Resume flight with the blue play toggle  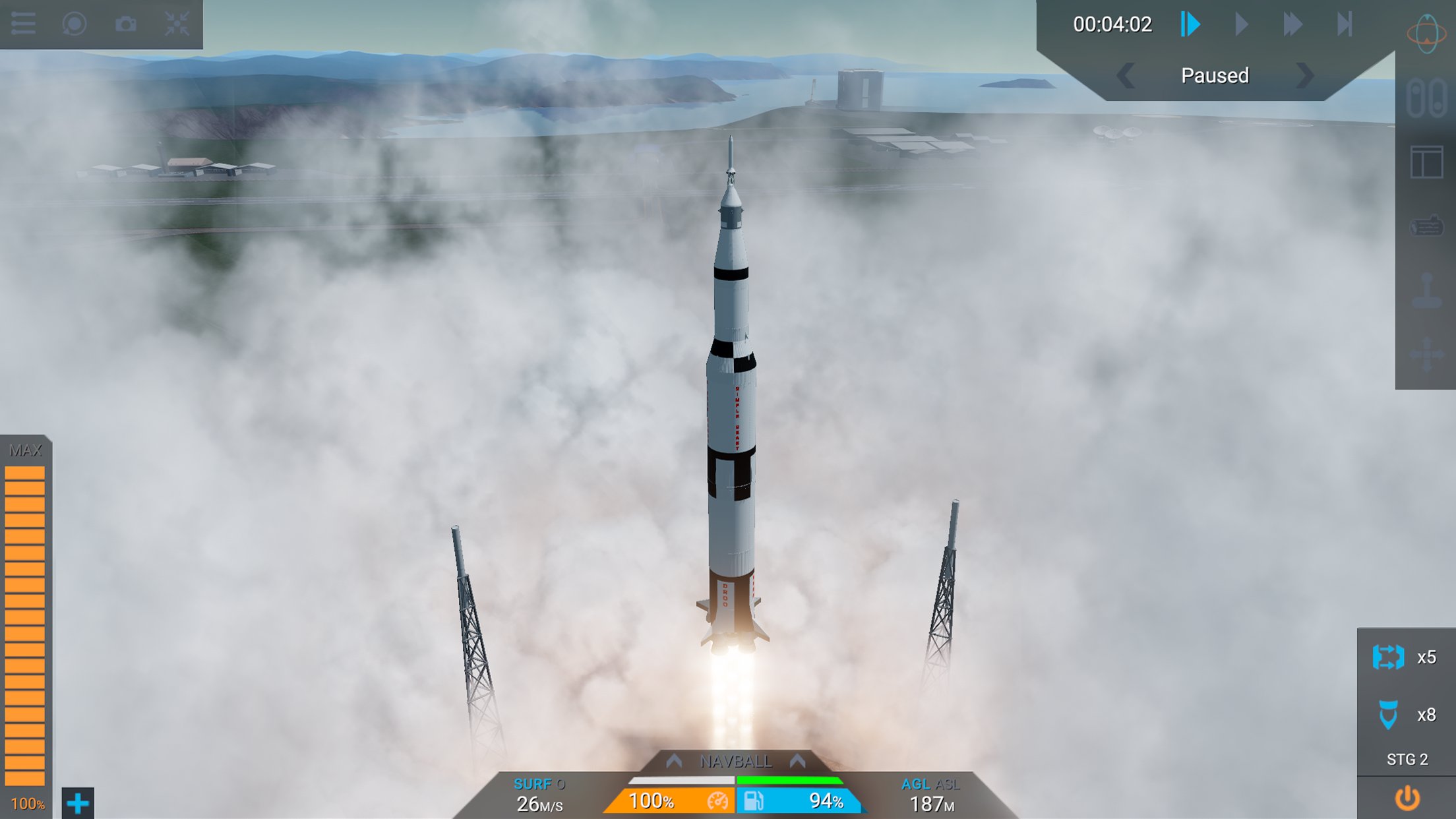pyautogui.click(x=1188, y=25)
